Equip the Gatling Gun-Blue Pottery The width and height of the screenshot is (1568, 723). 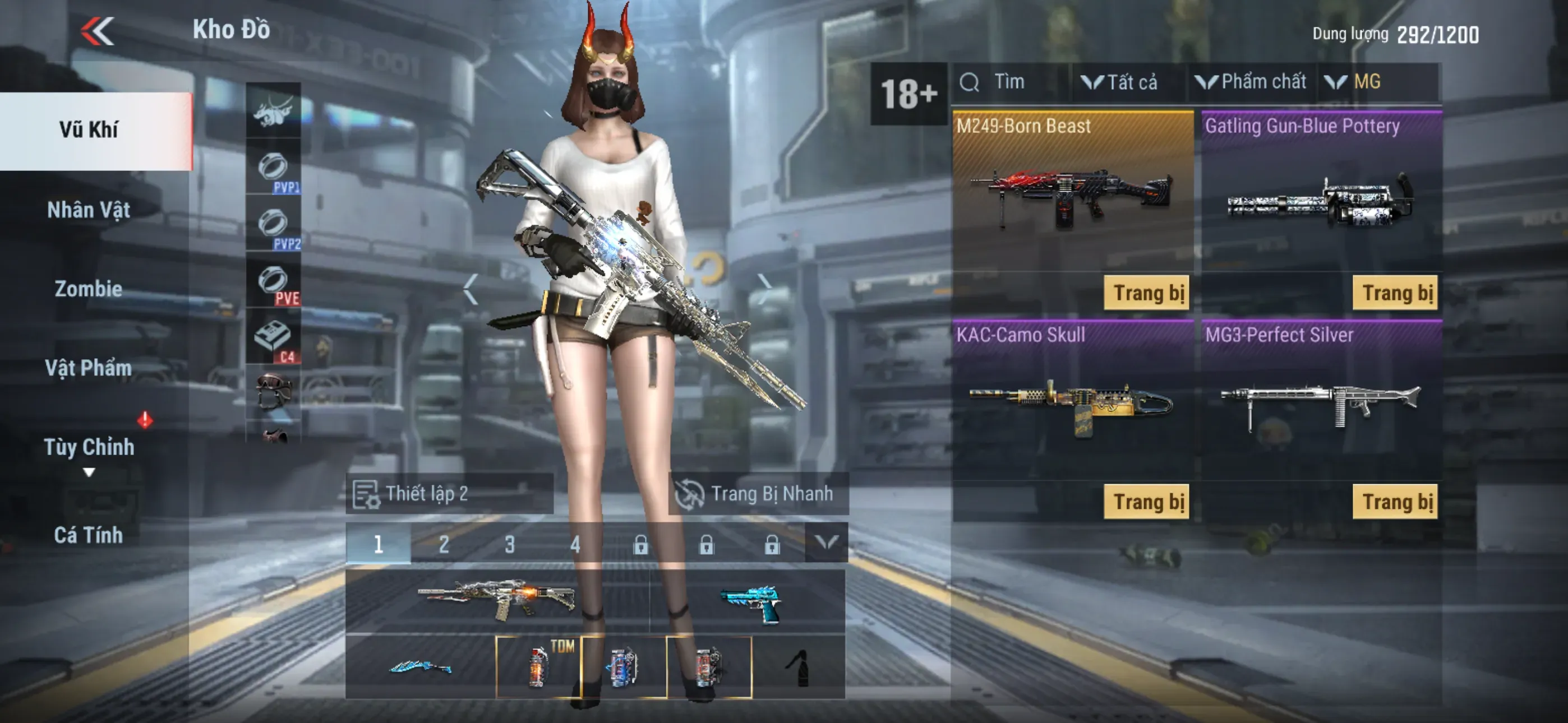[1395, 293]
